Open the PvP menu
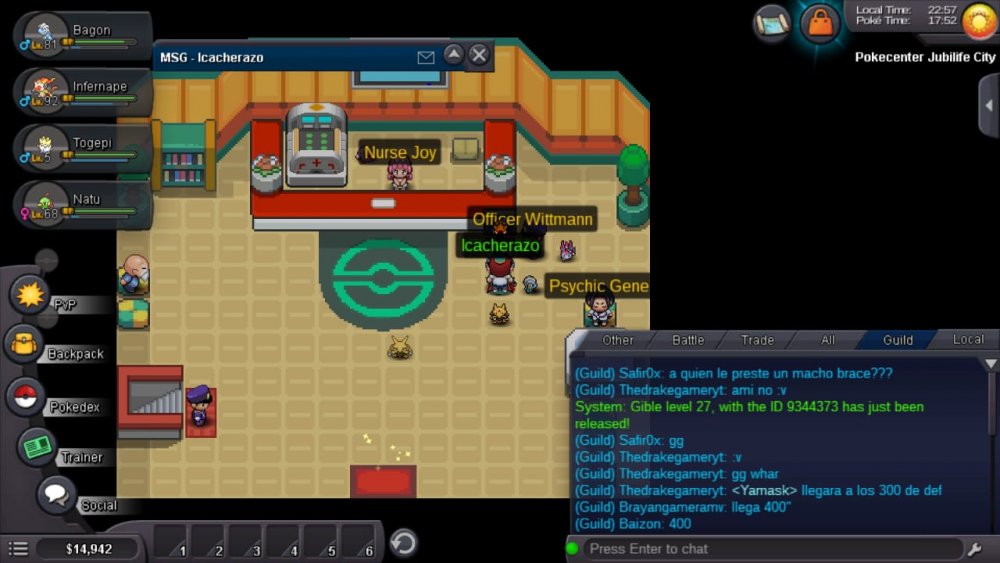Image resolution: width=1000 pixels, height=563 pixels. pyautogui.click(x=30, y=296)
